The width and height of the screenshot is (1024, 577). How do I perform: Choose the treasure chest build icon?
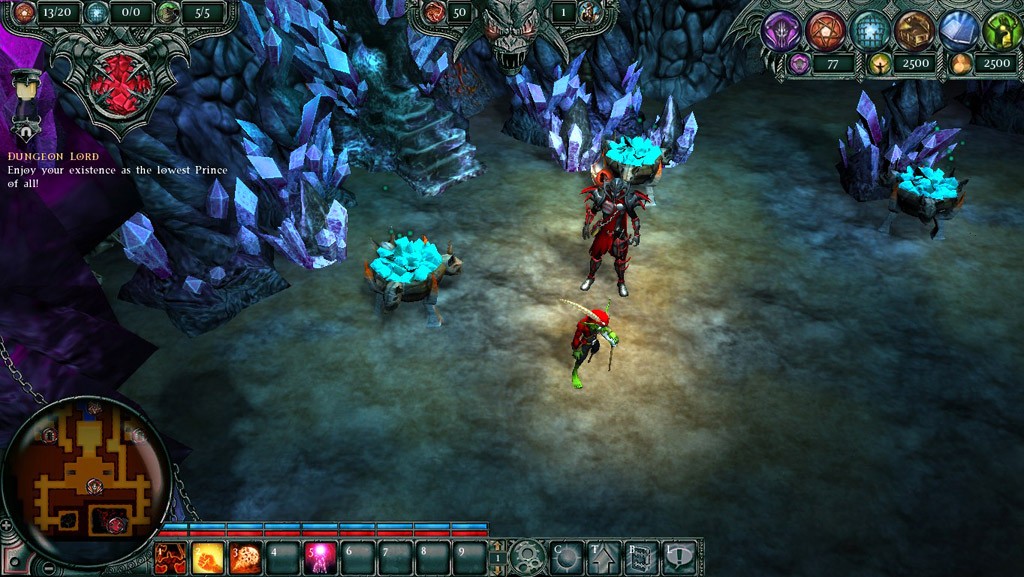point(914,31)
